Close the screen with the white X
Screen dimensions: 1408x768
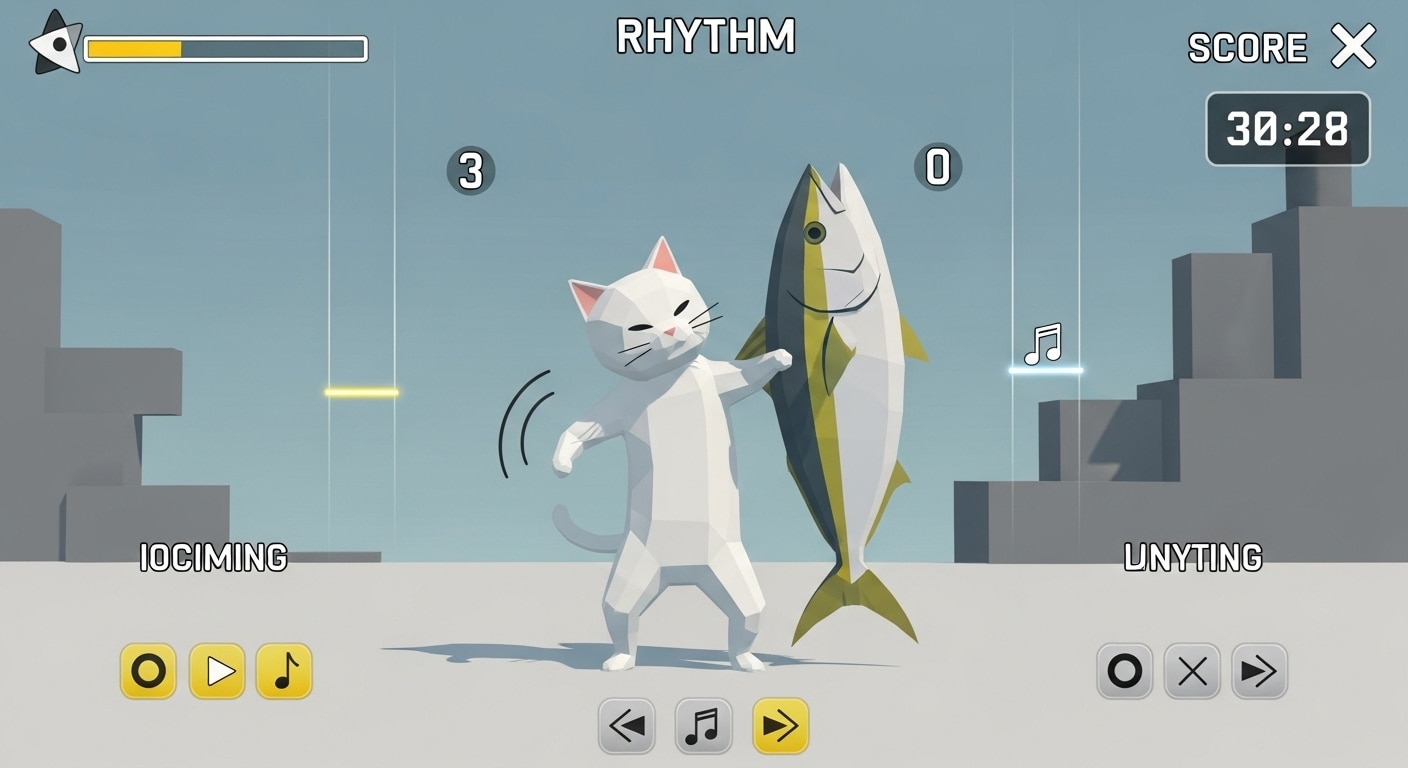point(1353,46)
